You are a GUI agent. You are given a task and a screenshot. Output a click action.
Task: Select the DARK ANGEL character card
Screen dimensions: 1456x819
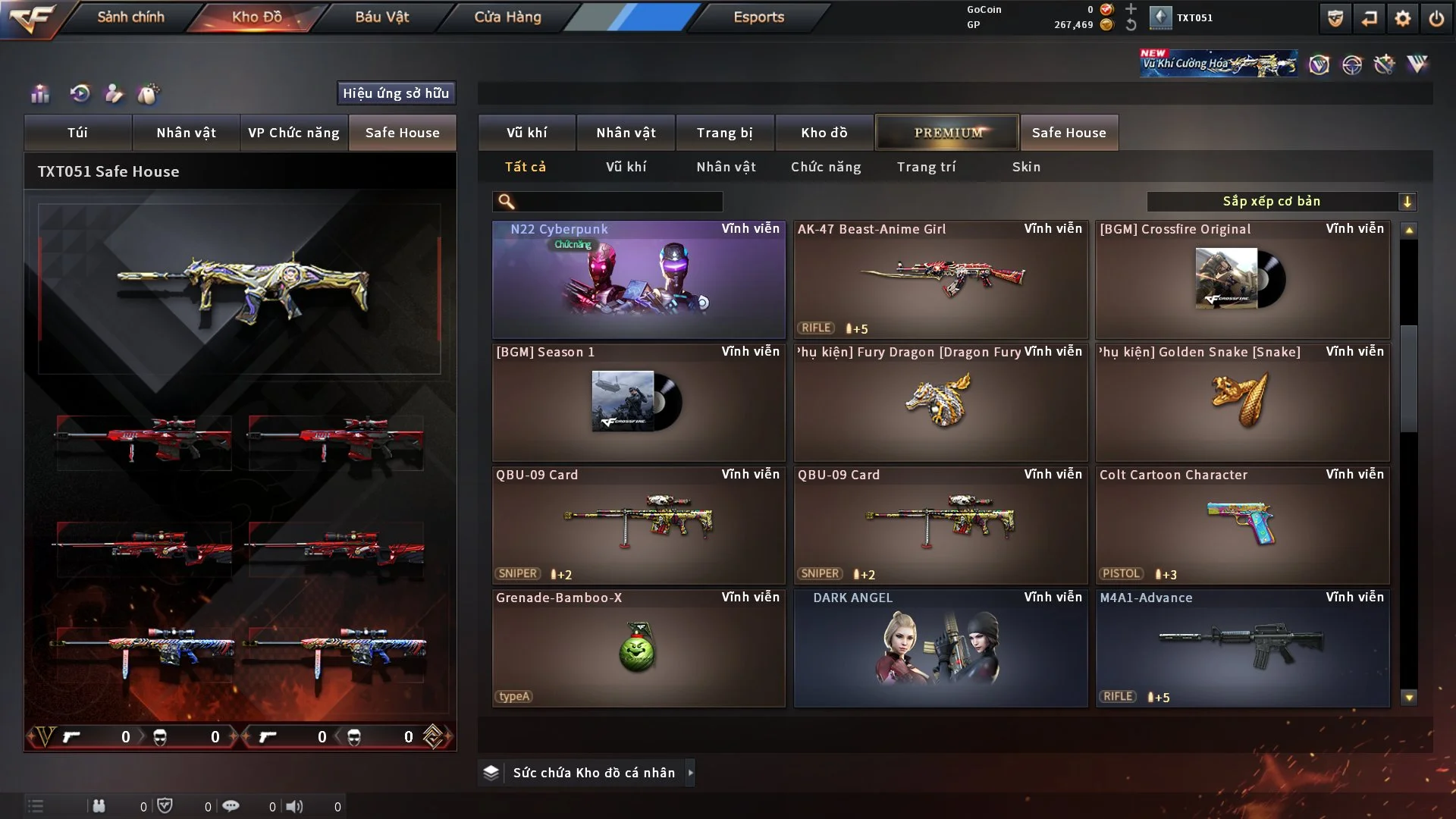(x=940, y=648)
